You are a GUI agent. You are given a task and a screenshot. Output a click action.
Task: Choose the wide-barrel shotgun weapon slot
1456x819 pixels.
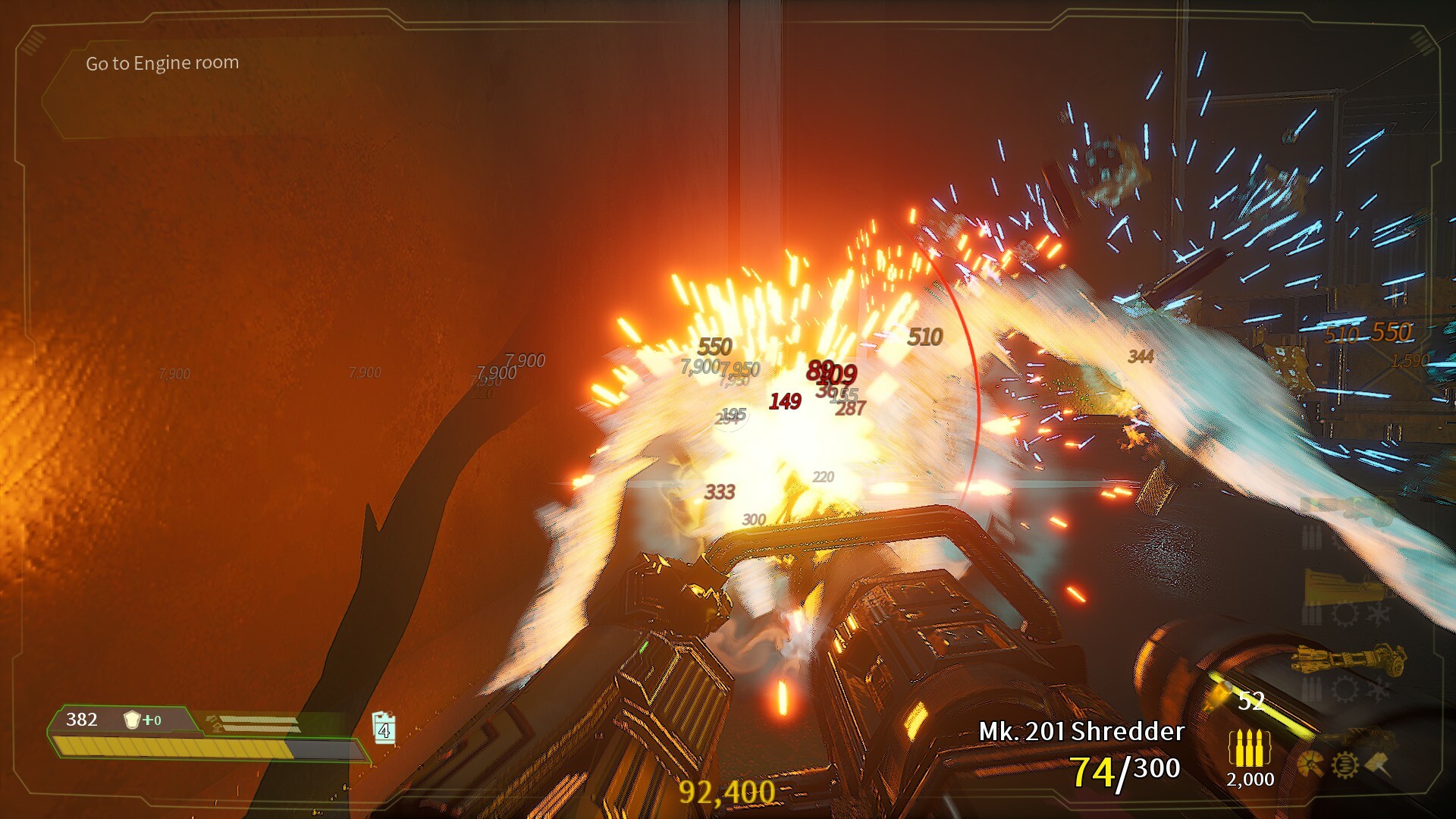pyautogui.click(x=1339, y=585)
